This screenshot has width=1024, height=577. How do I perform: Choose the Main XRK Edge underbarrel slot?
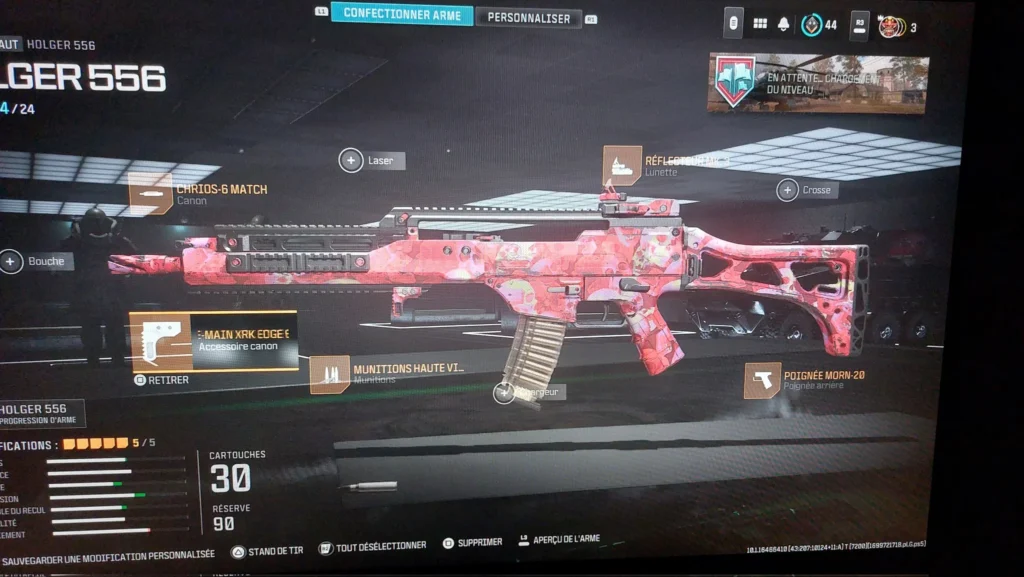[x=214, y=341]
